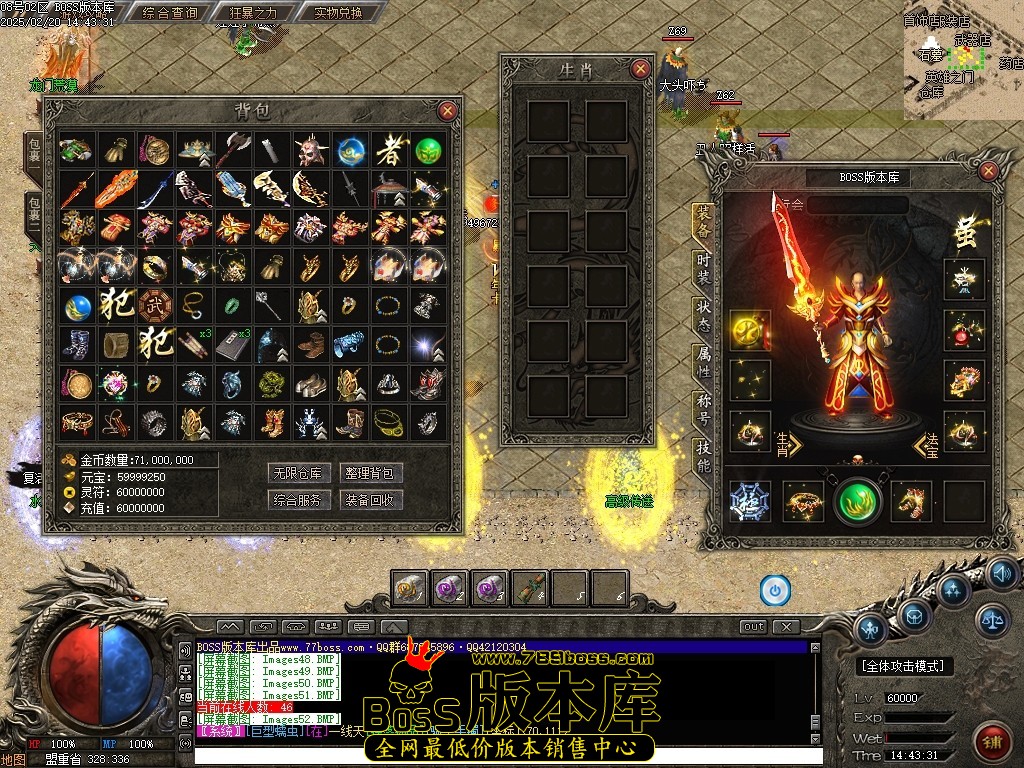Open 综合服务 general services

[300, 499]
